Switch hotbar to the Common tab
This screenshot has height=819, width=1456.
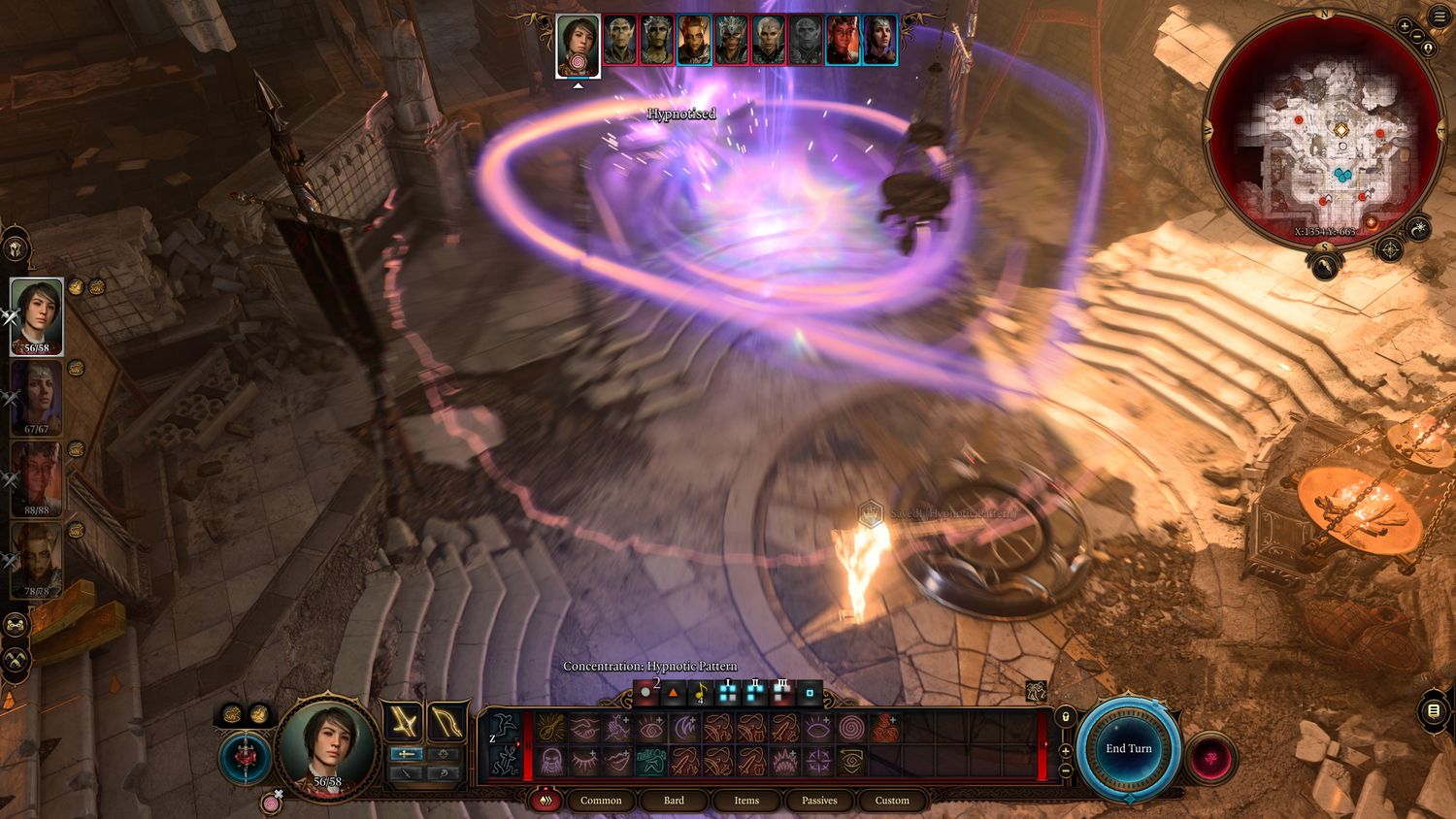point(601,801)
